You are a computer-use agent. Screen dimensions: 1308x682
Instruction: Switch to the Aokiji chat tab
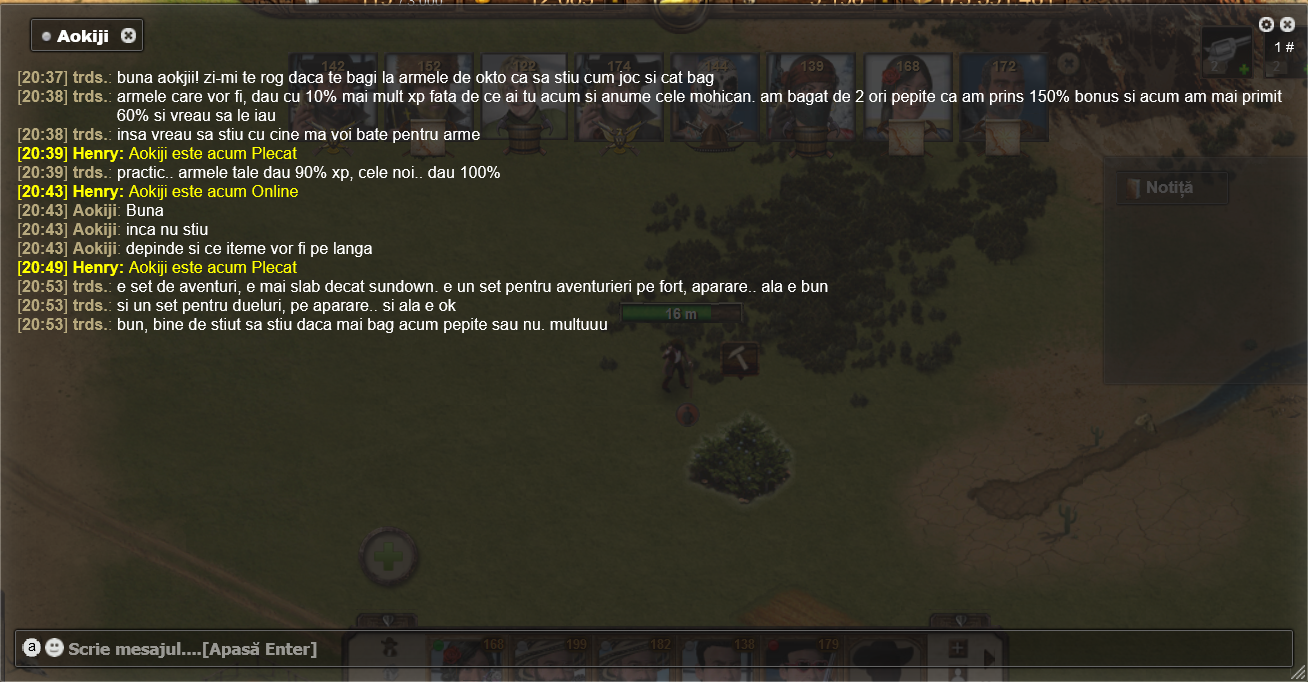click(82, 36)
